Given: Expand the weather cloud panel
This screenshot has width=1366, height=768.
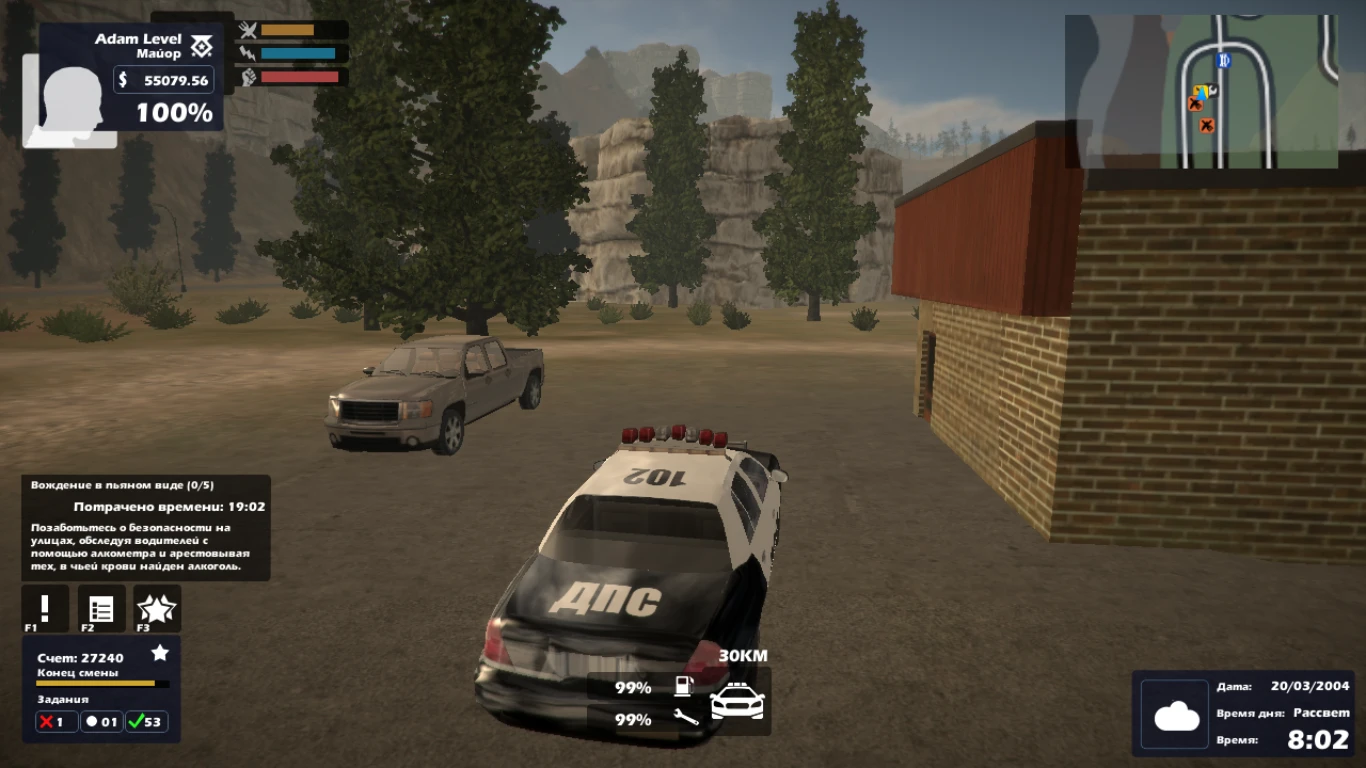Looking at the screenshot, I should (x=1174, y=714).
